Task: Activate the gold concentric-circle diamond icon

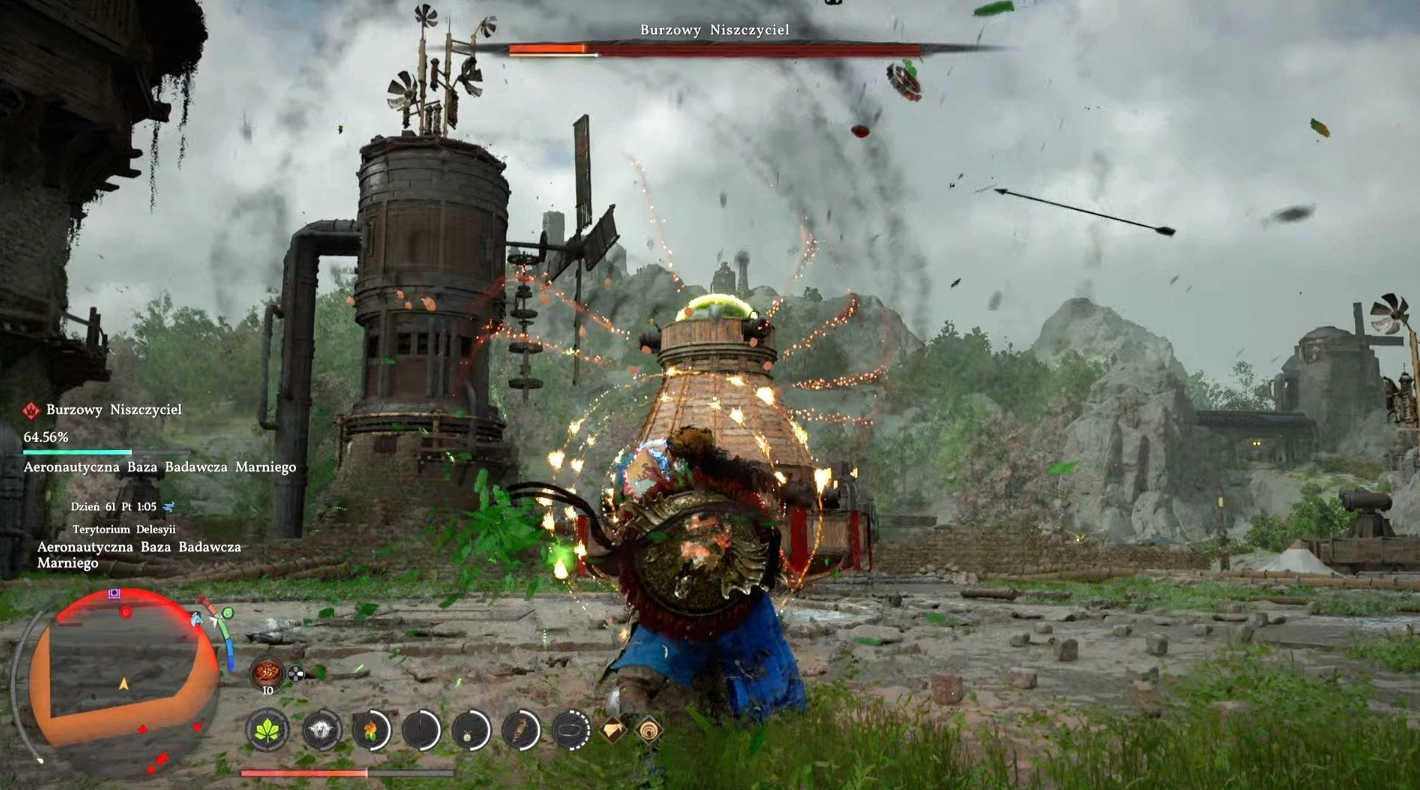Action: pyautogui.click(x=649, y=730)
